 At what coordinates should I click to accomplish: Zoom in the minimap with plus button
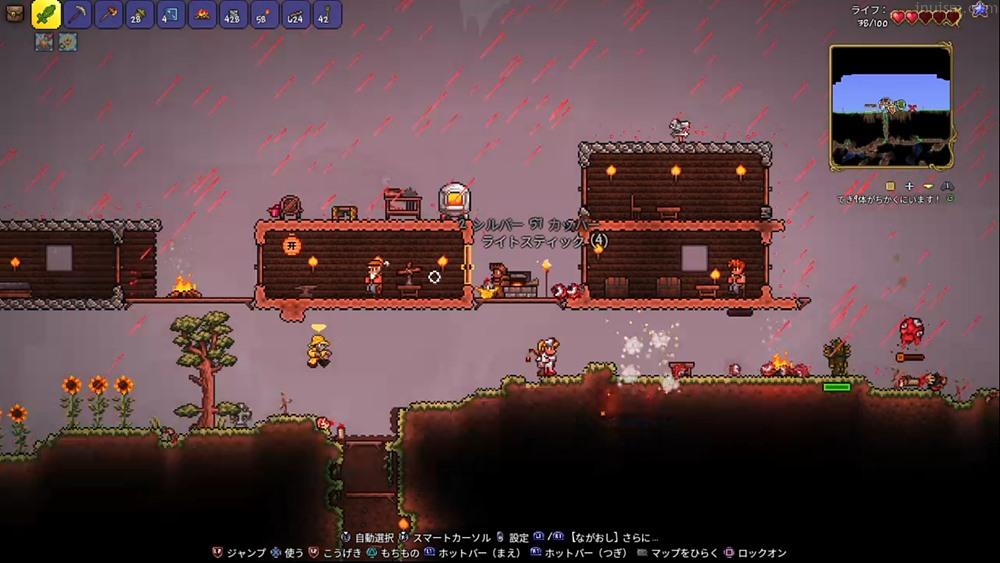click(x=910, y=186)
